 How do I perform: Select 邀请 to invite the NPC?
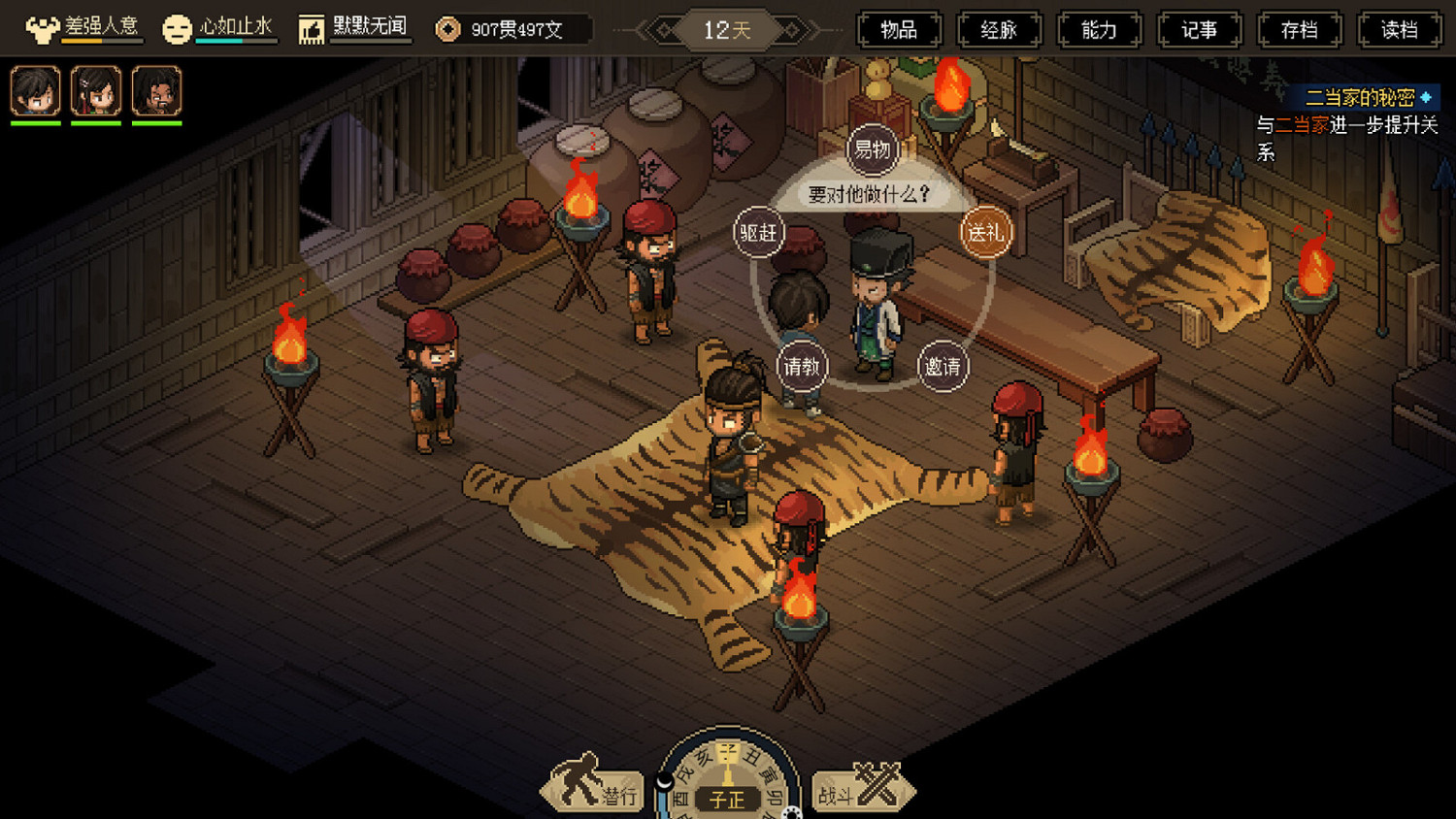click(942, 368)
